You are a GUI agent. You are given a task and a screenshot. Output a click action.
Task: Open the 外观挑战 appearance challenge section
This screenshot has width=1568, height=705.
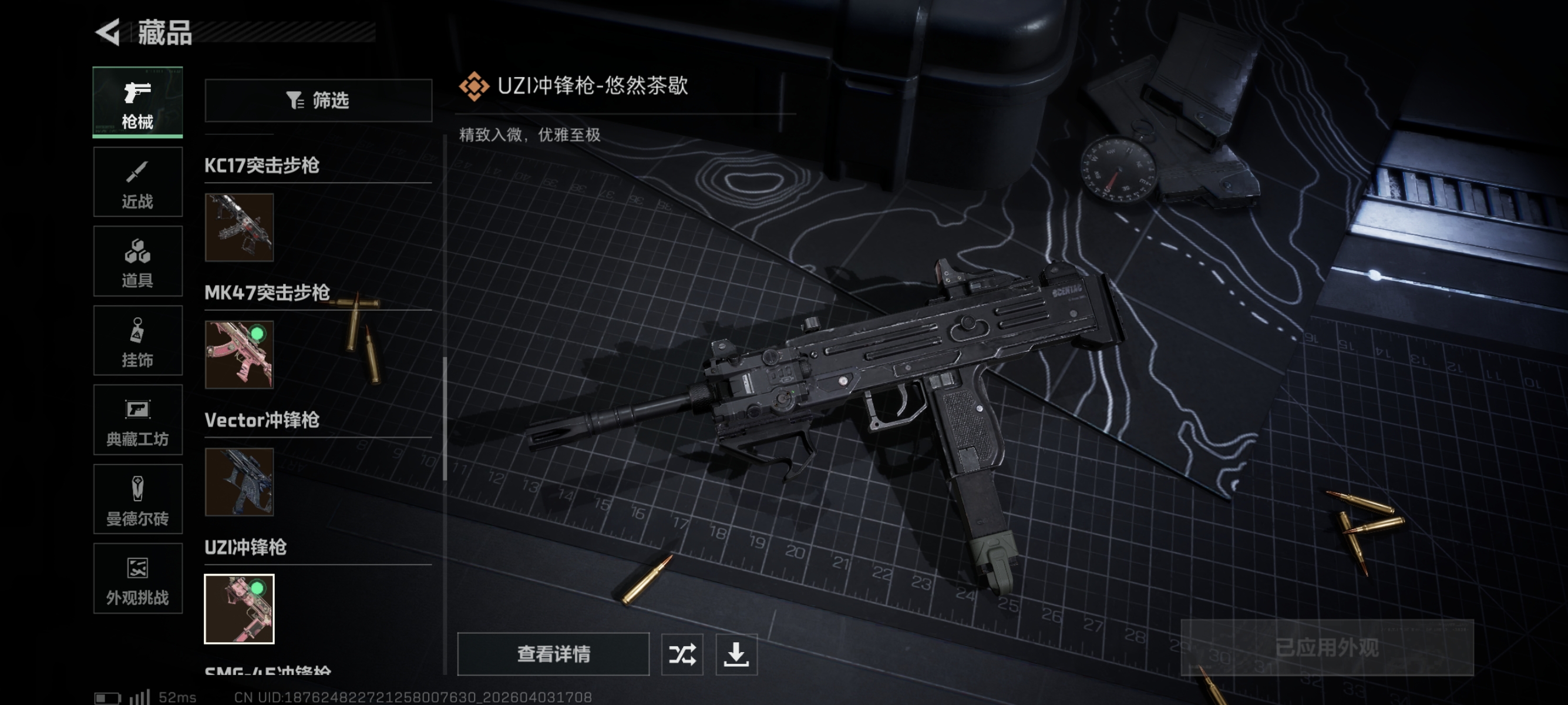[x=137, y=578]
